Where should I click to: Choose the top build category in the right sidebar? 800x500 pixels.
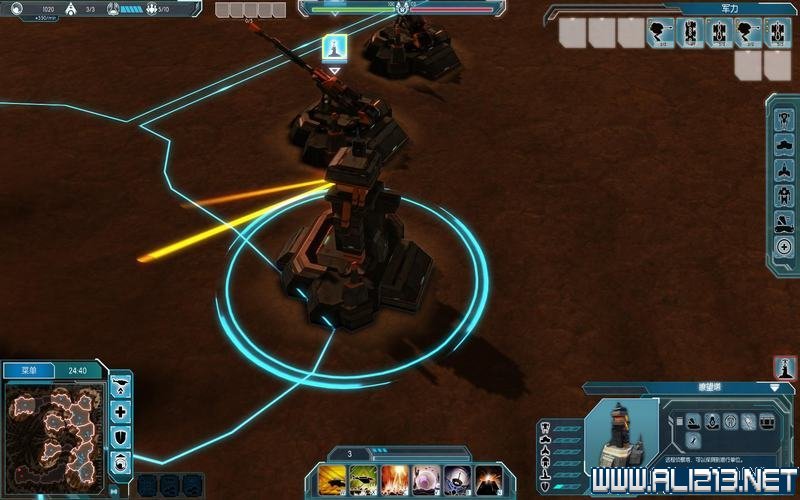point(784,116)
